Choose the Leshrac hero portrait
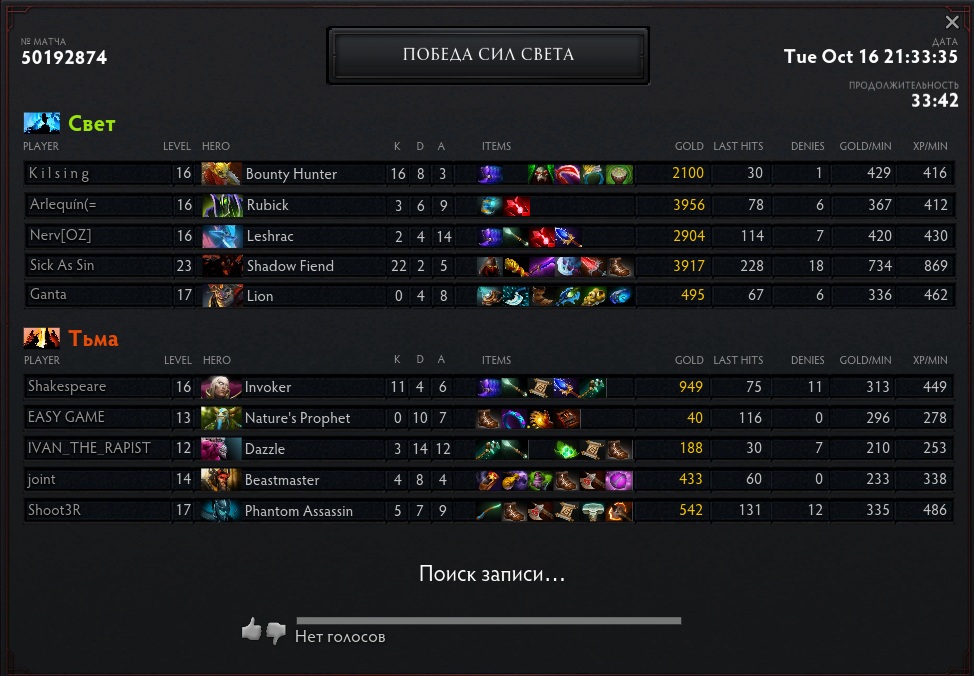The width and height of the screenshot is (974, 676). tap(221, 236)
